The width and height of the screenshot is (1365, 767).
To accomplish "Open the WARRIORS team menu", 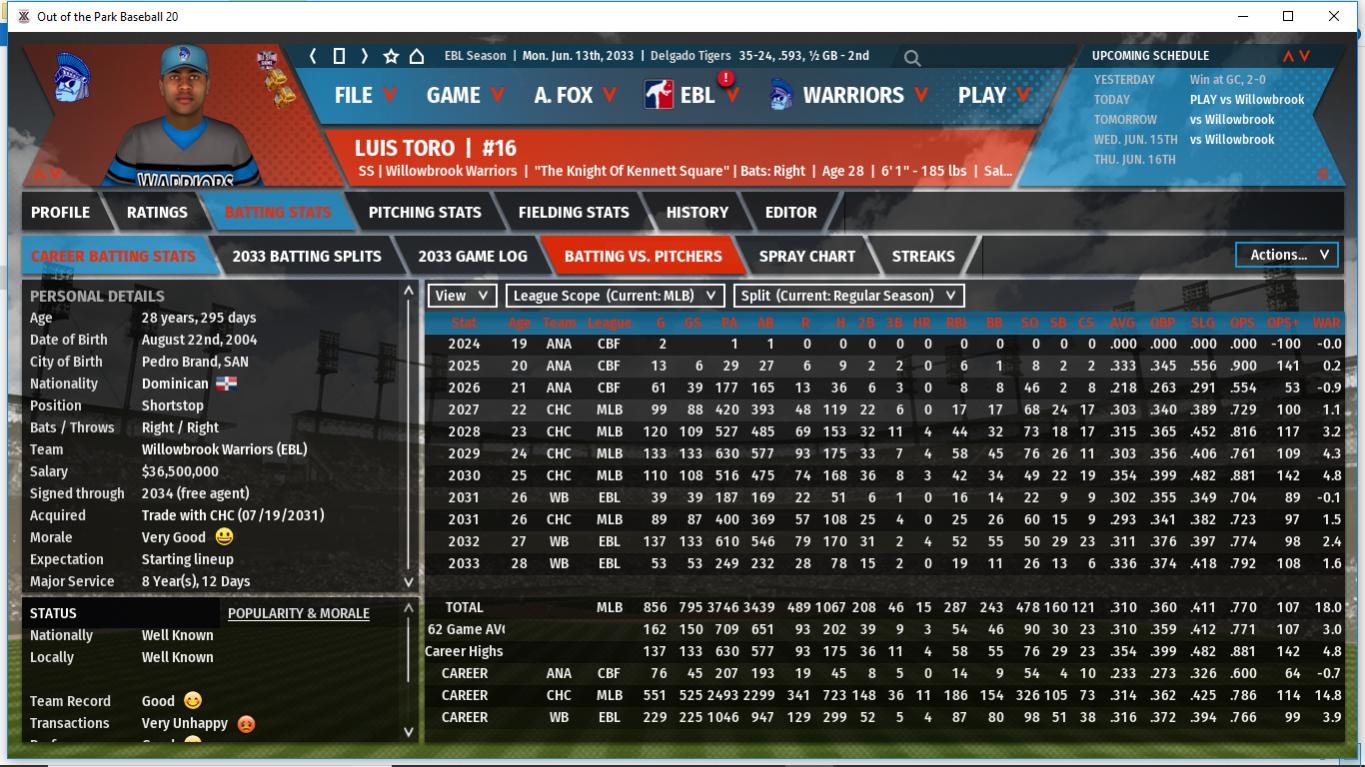I will pos(850,95).
